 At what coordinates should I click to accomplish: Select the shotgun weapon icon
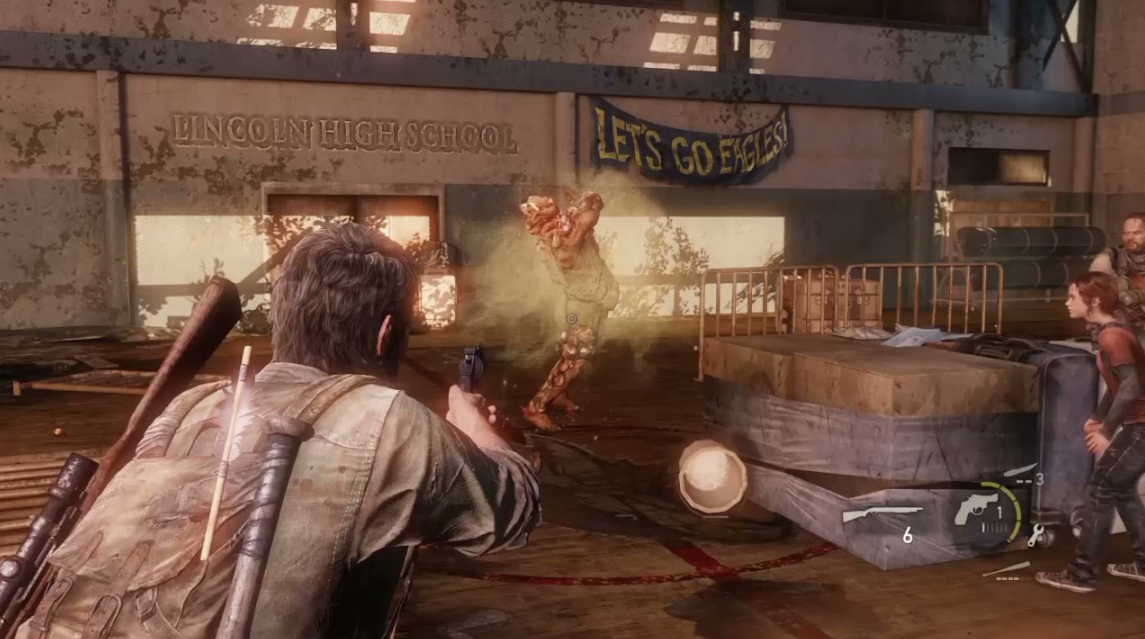tap(881, 515)
